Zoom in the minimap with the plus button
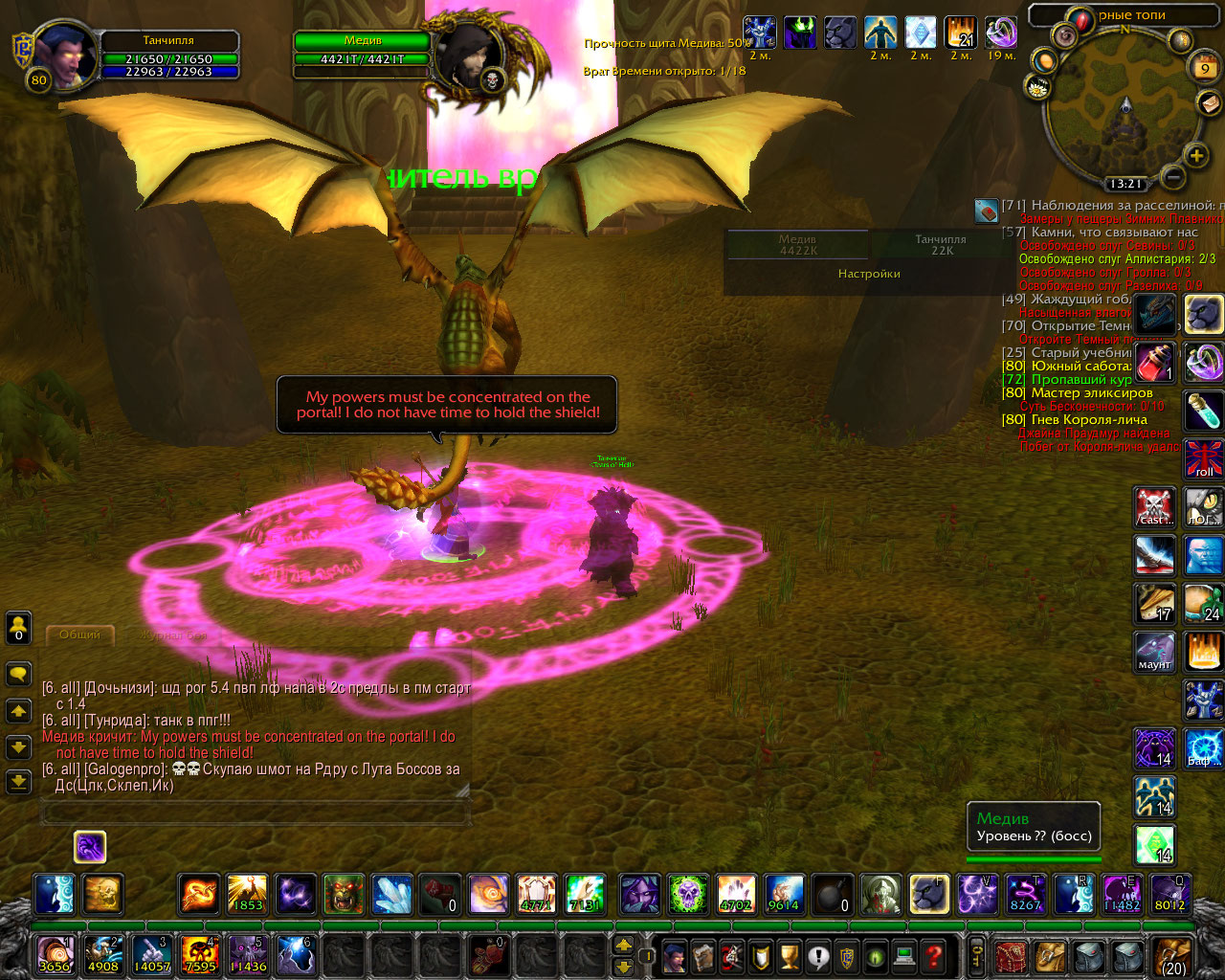Screen dimensions: 1225x980 (1196, 155)
